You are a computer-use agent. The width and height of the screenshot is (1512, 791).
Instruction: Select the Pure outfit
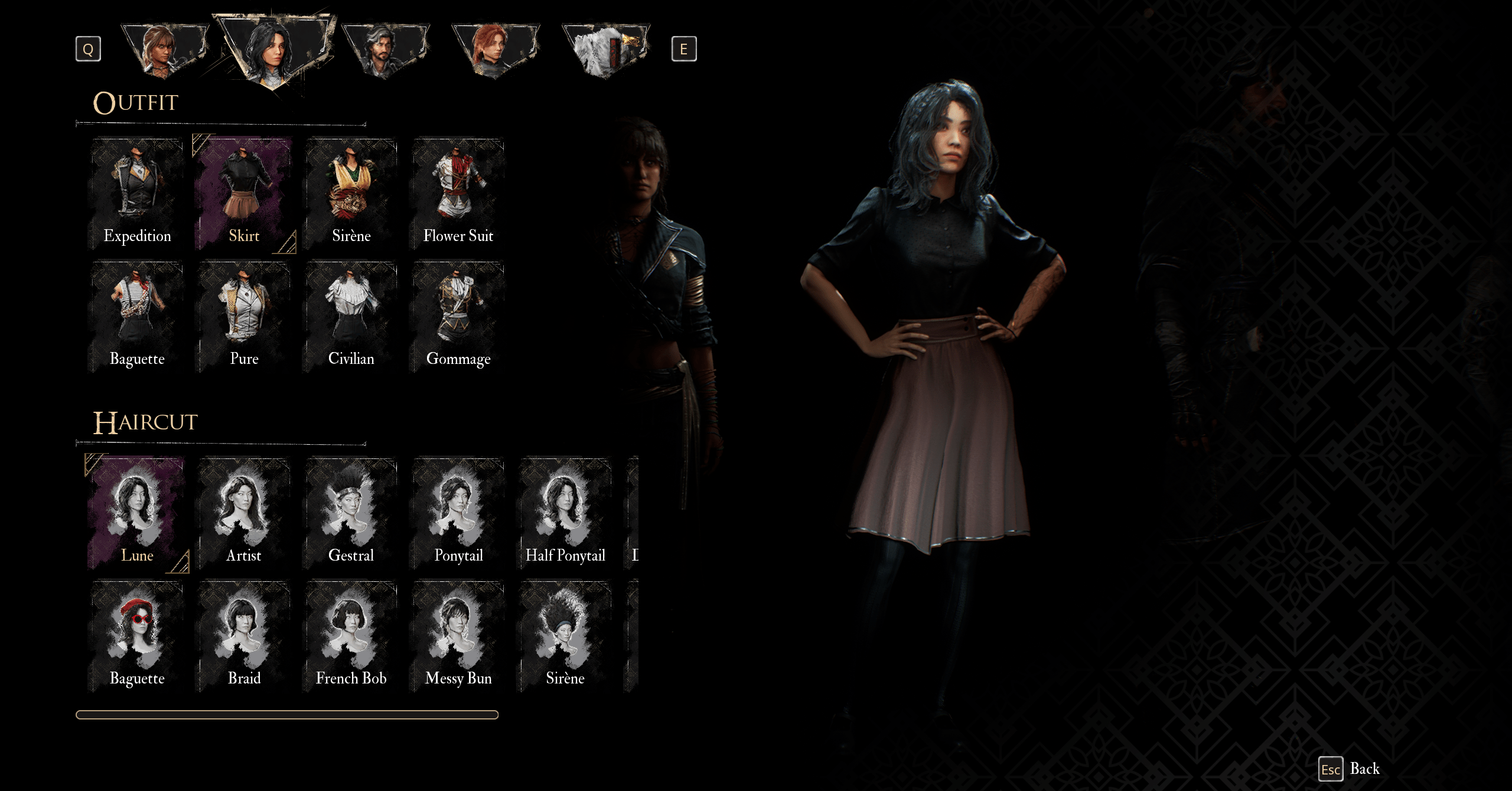(244, 317)
